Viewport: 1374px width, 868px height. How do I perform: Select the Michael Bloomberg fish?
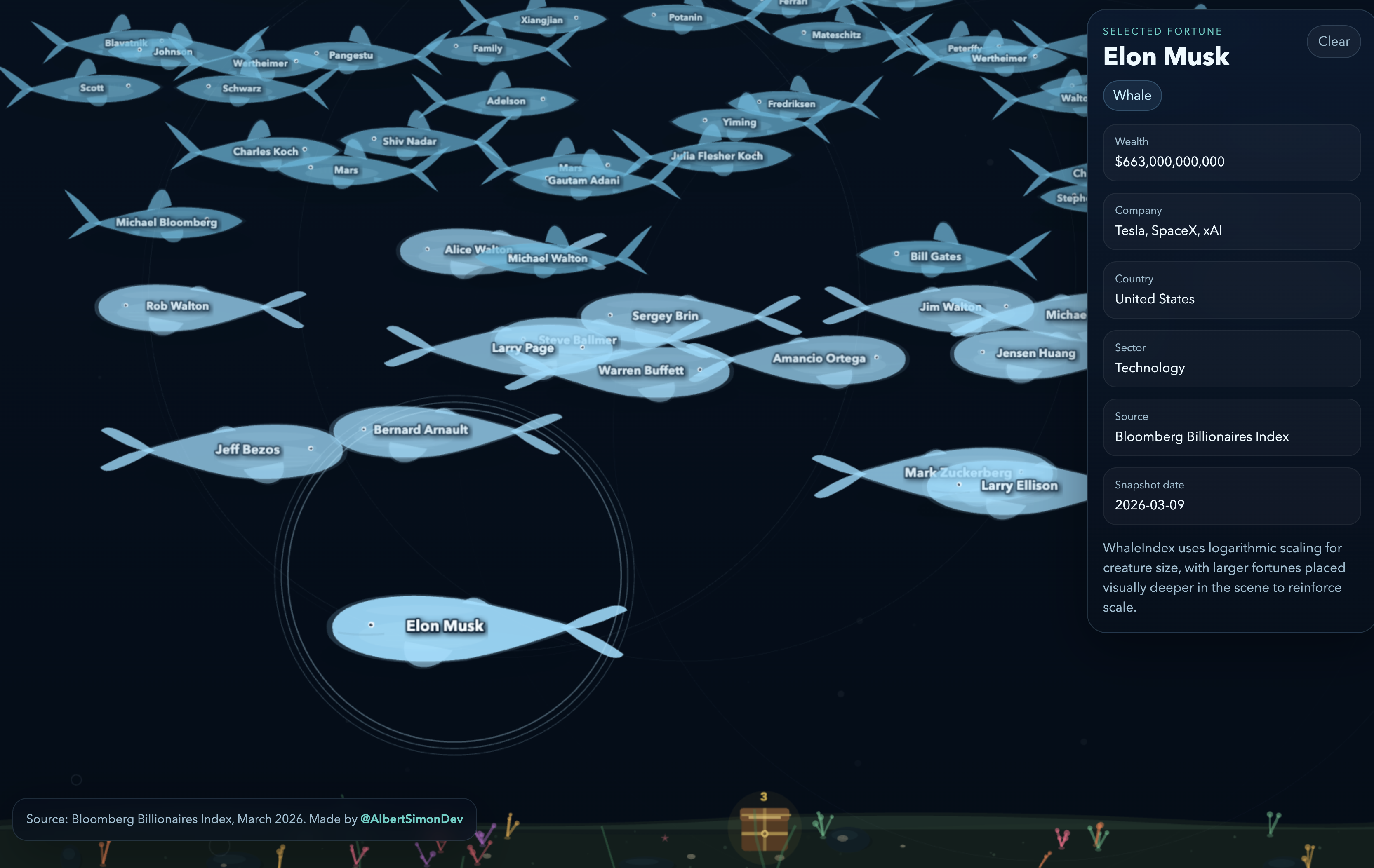(x=167, y=223)
